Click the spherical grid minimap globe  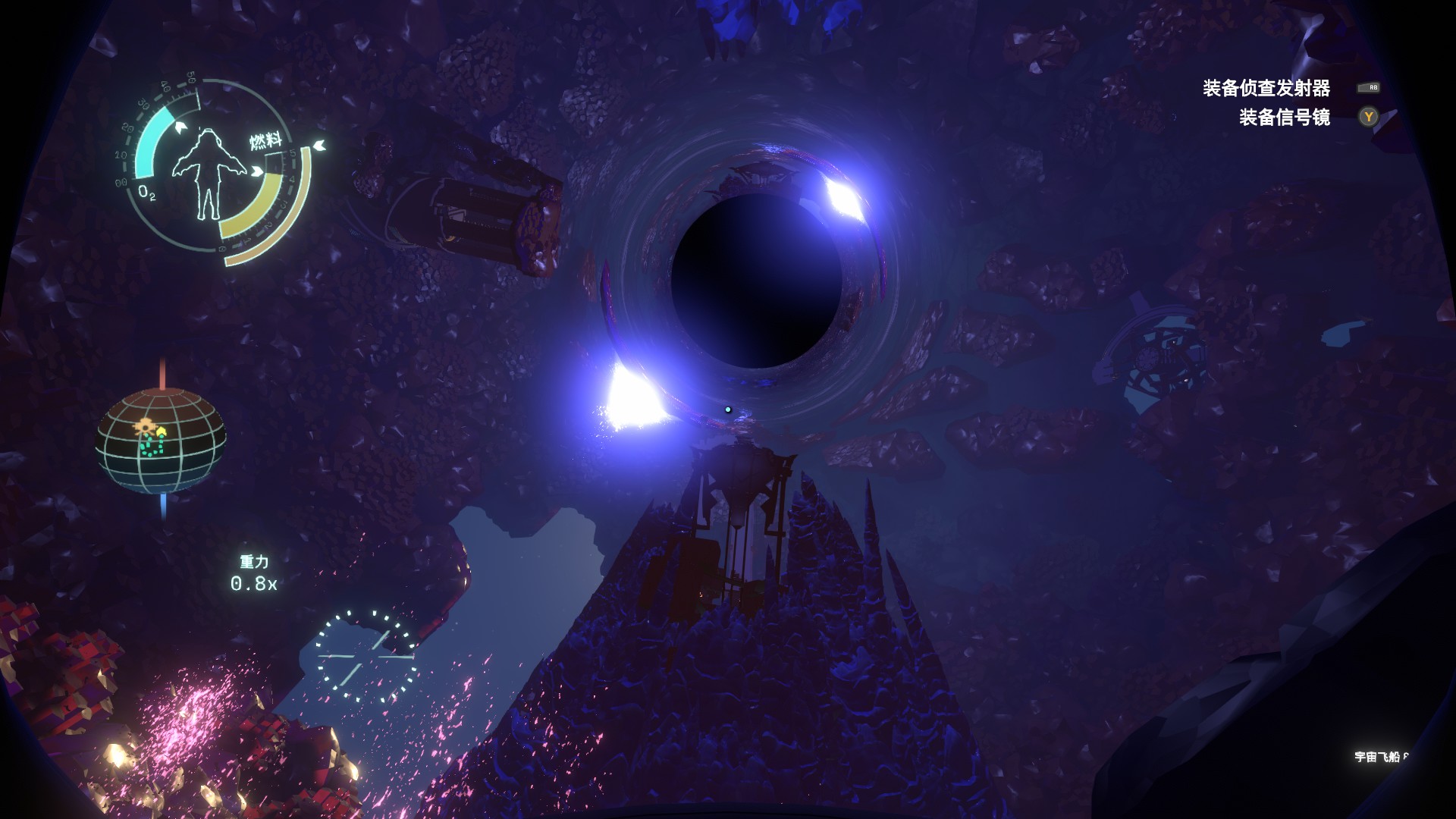click(x=161, y=441)
